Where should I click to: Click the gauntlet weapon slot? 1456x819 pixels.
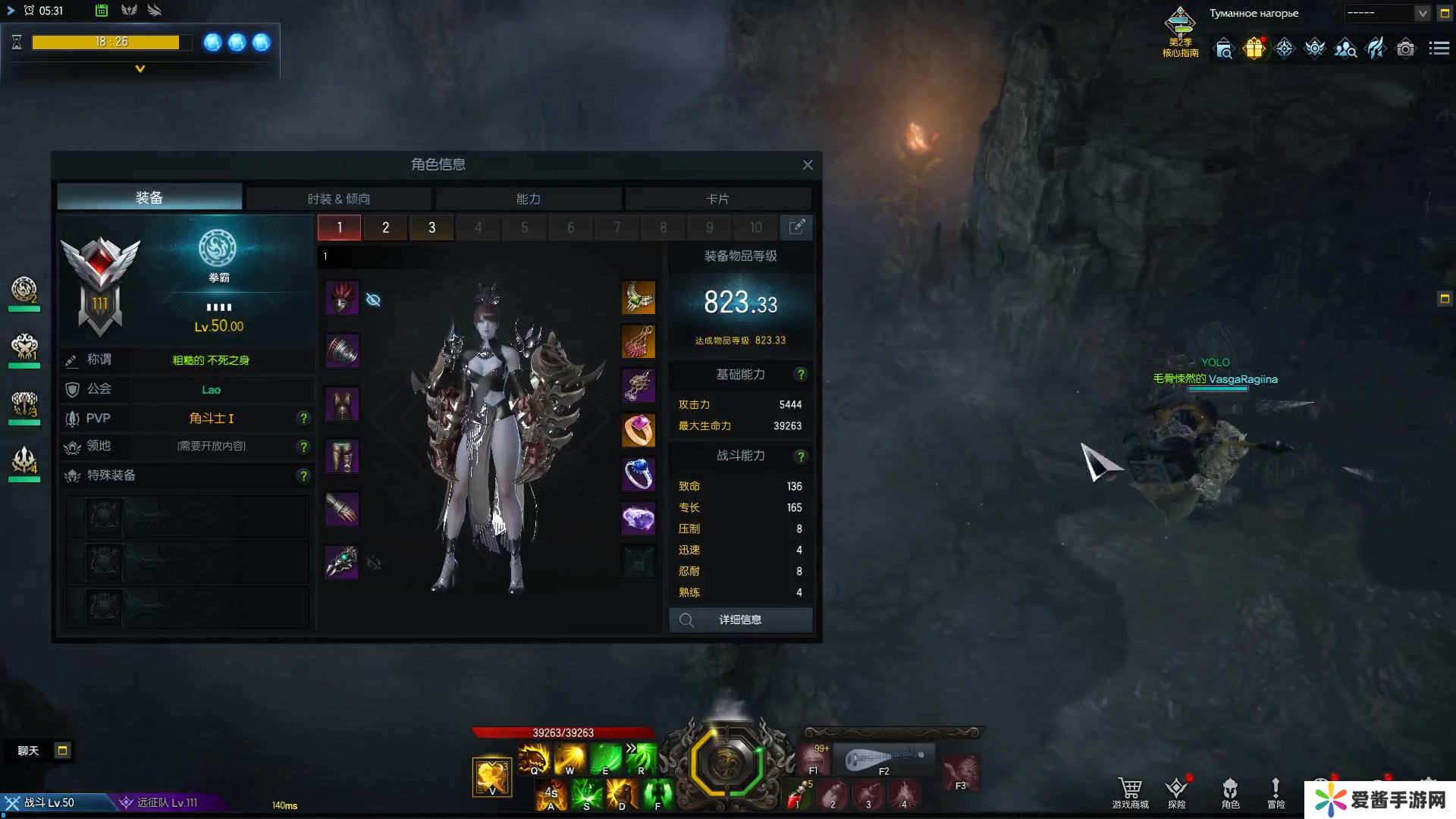342,562
